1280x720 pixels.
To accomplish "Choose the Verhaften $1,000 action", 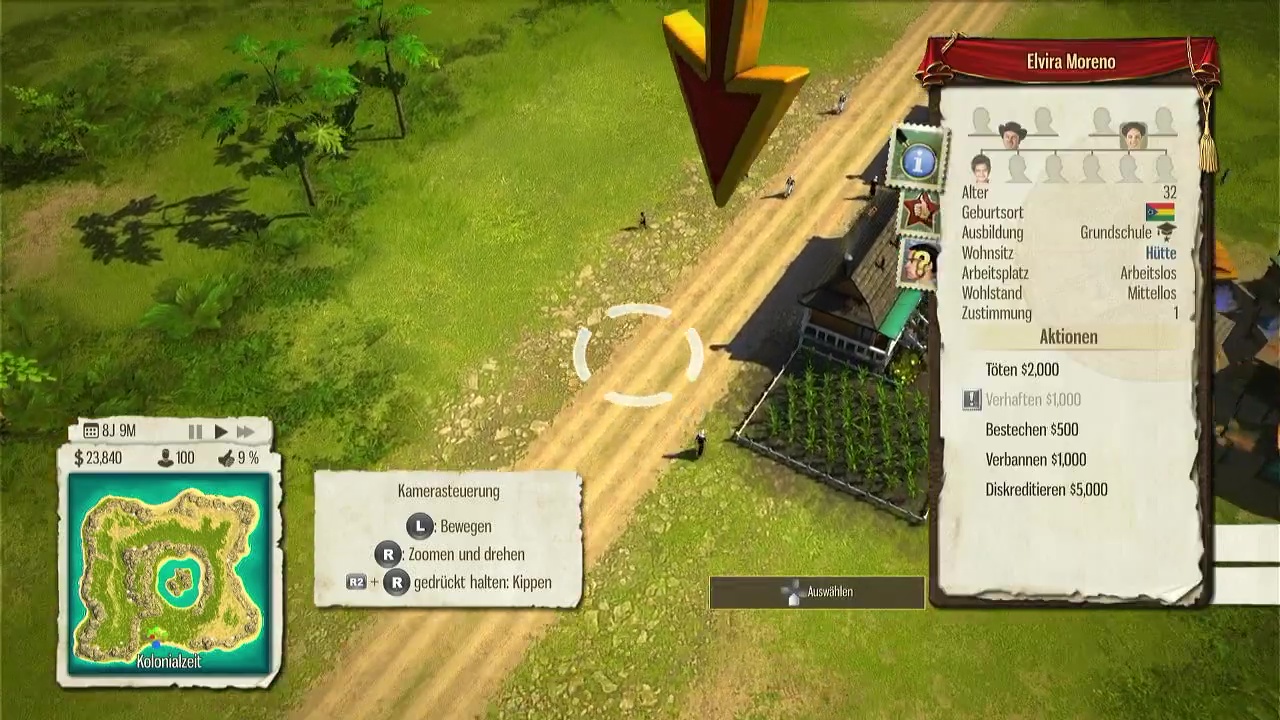I will pos(1032,400).
